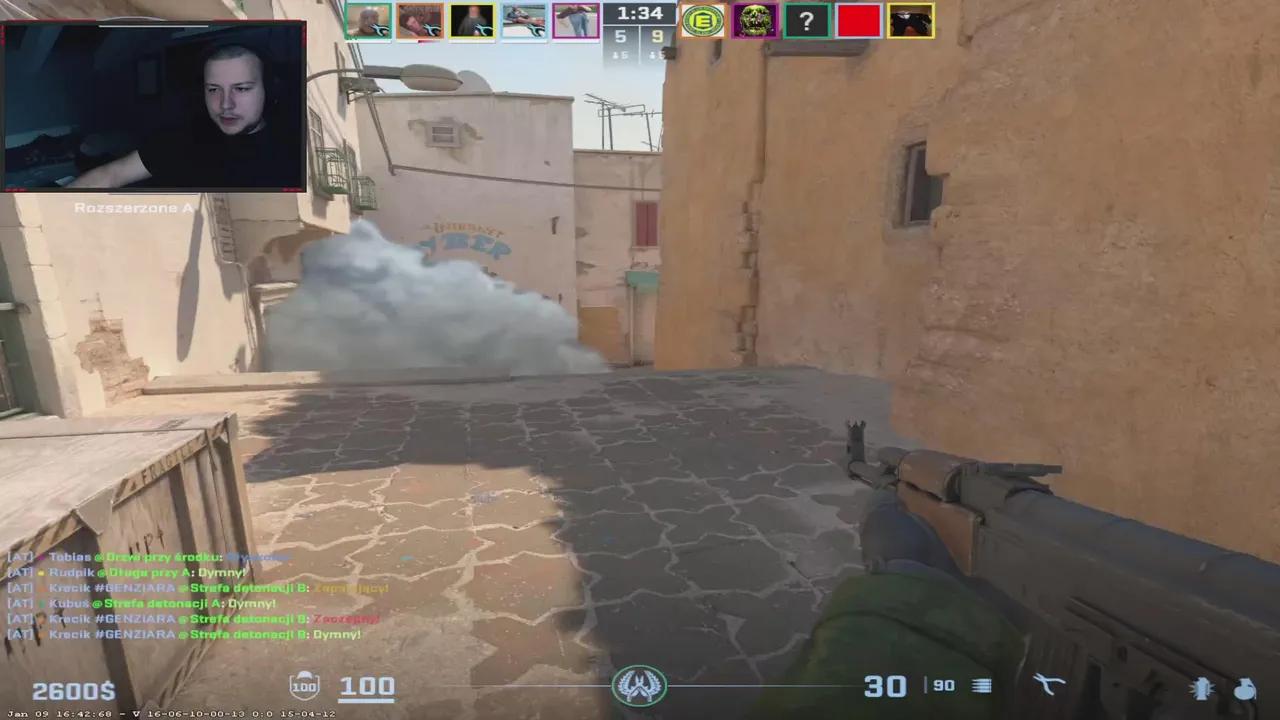
Task: Click the question mark avatar in the top bar
Action: (x=807, y=20)
